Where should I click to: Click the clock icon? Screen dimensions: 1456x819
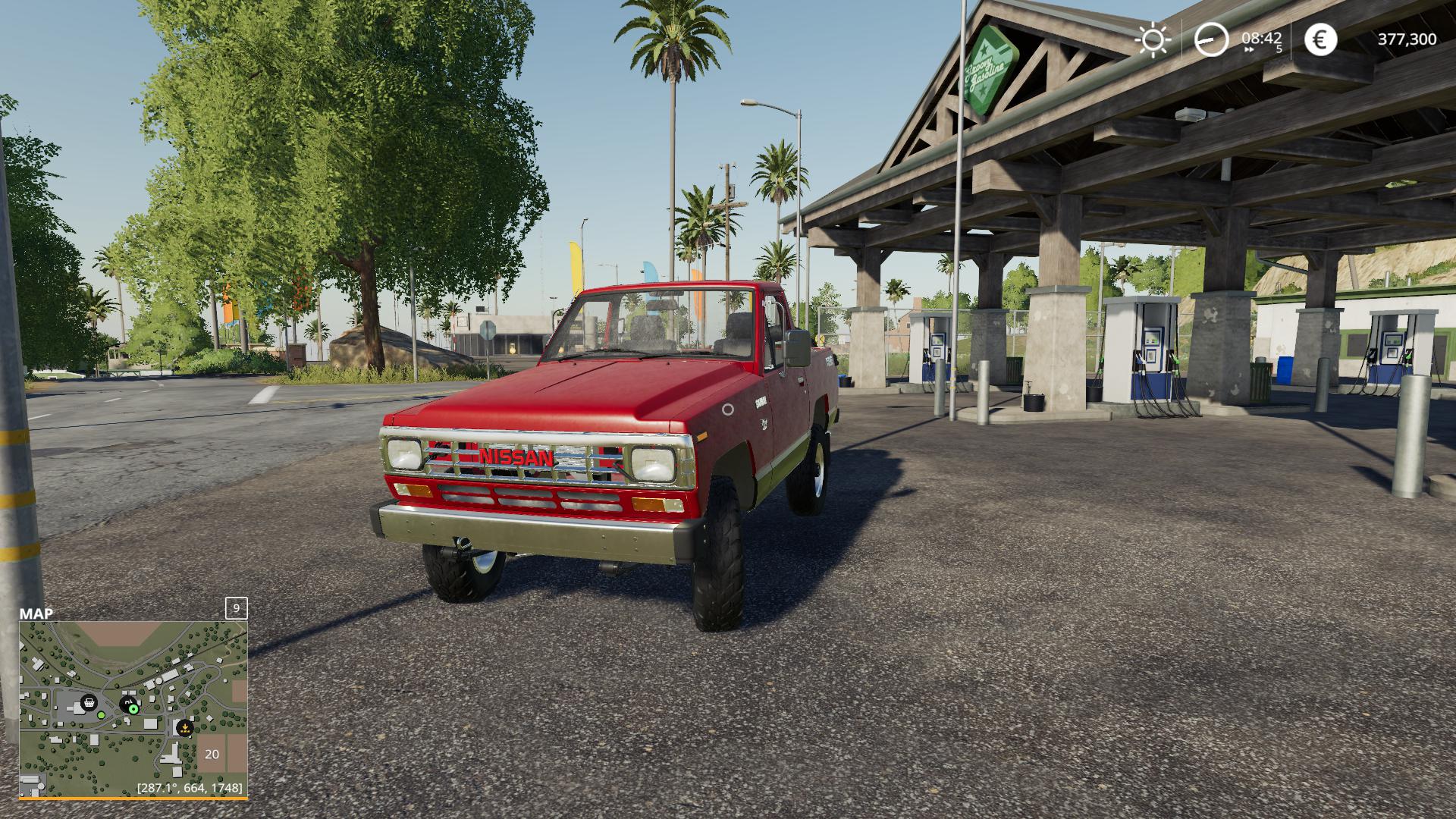pos(1211,39)
